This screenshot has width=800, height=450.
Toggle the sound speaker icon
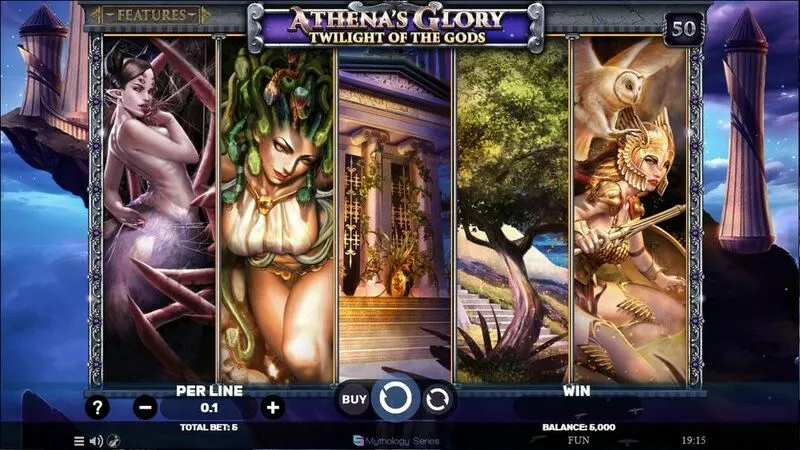pos(96,440)
